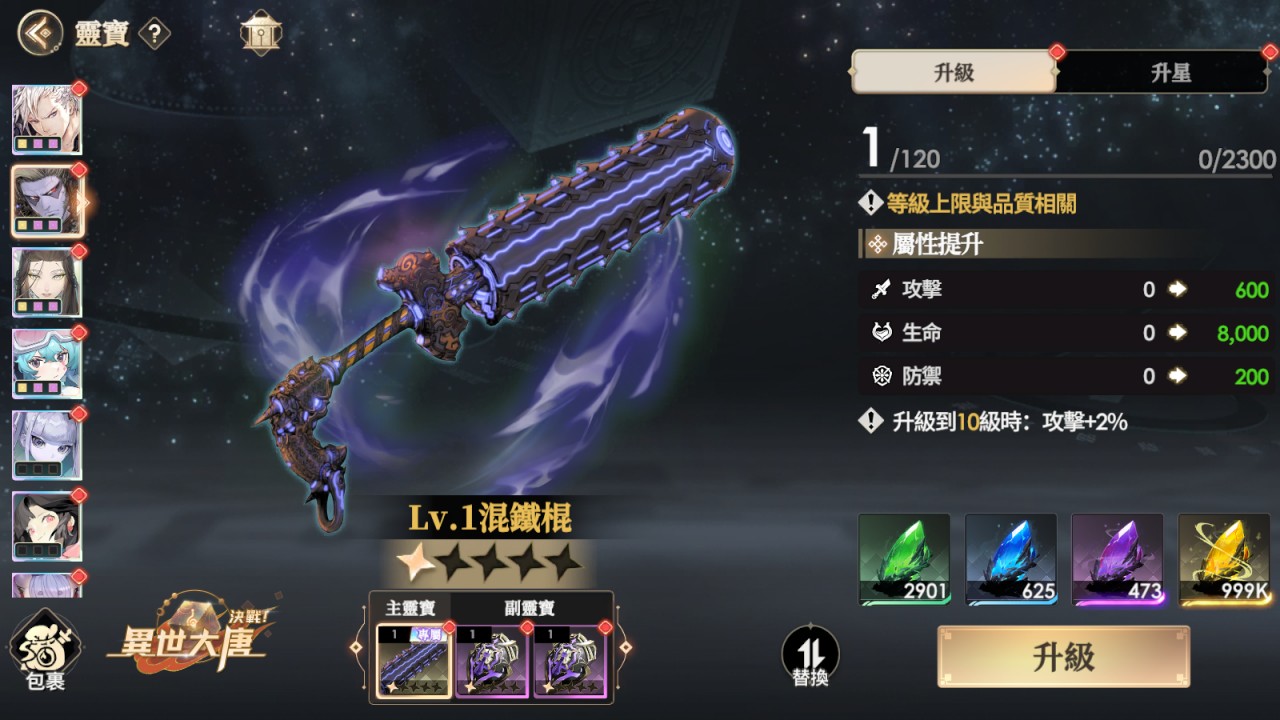The width and height of the screenshot is (1280, 720).
Task: Click the 攻擊 attack stat row
Action: coord(1060,289)
